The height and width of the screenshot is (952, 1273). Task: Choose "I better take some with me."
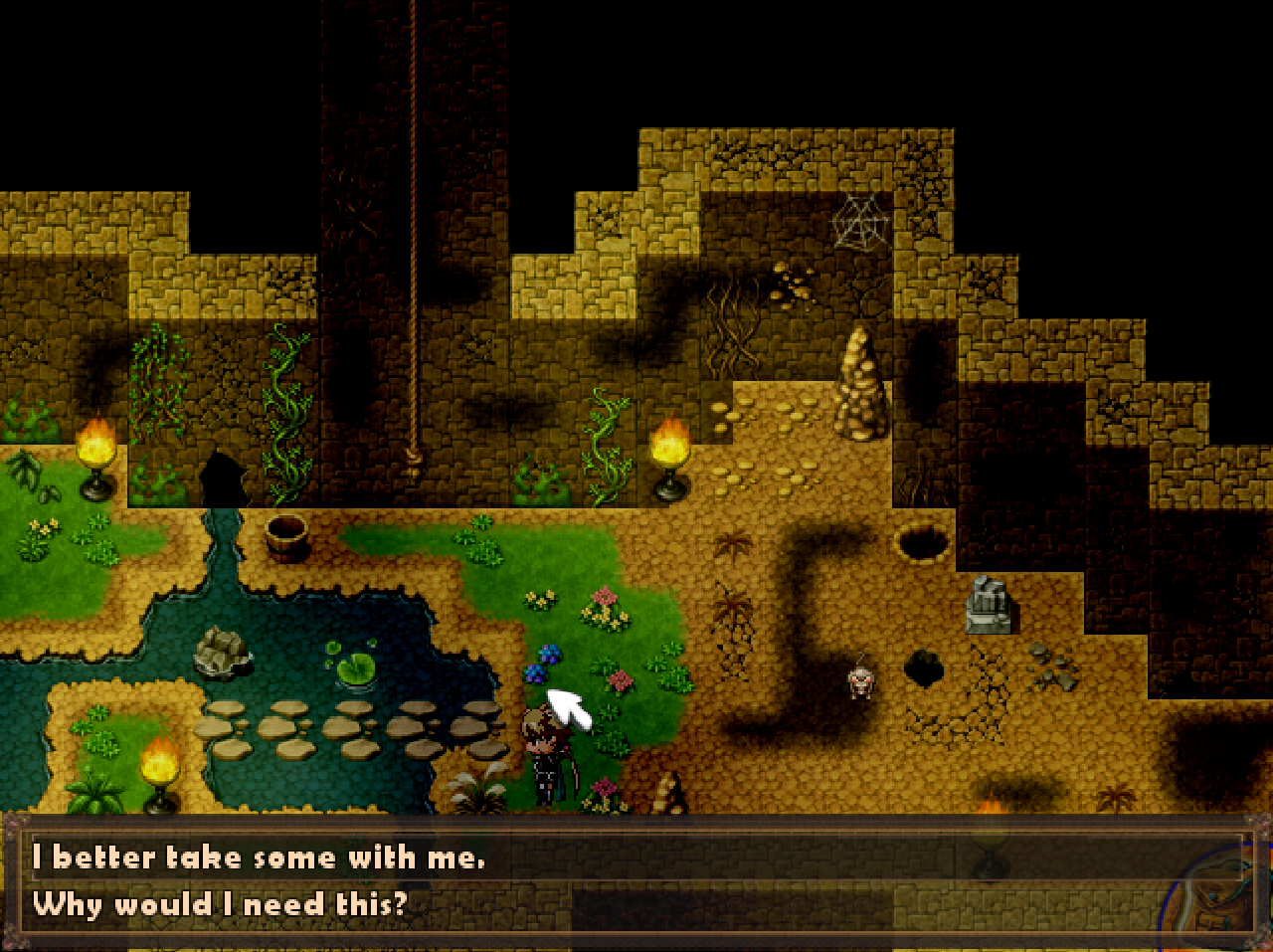[x=259, y=857]
